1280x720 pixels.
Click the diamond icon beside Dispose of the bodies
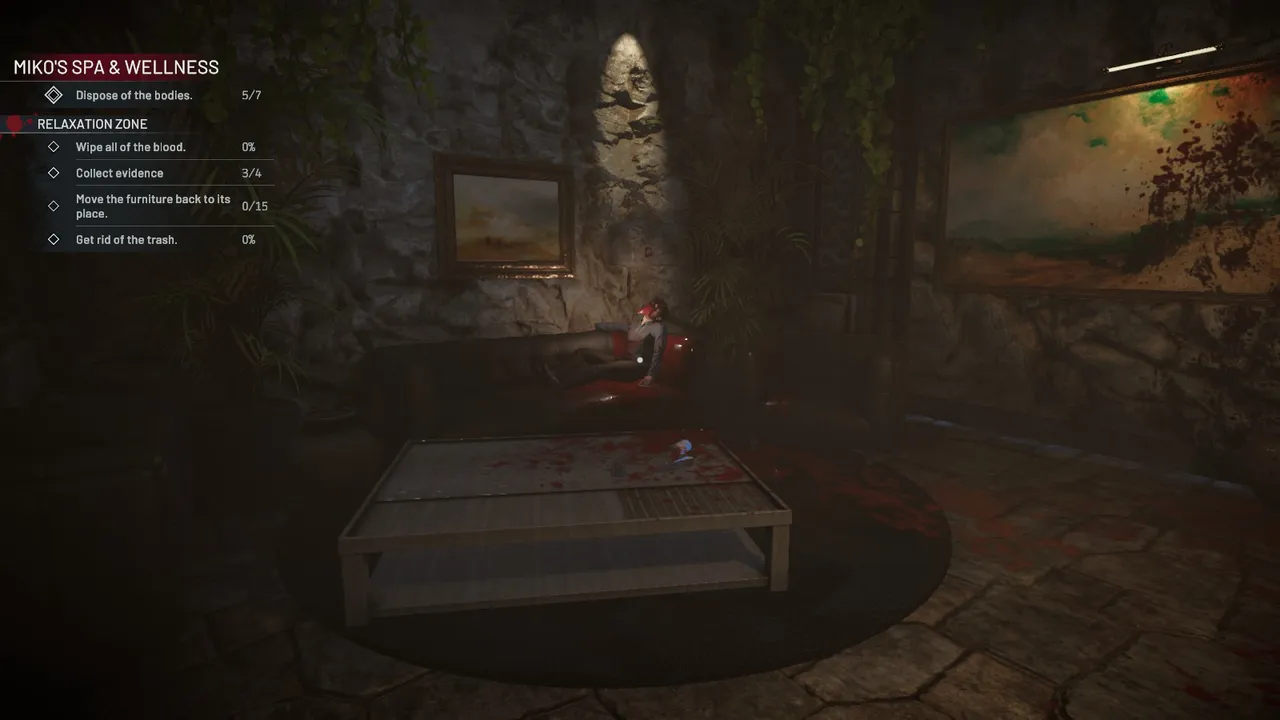(x=54, y=94)
